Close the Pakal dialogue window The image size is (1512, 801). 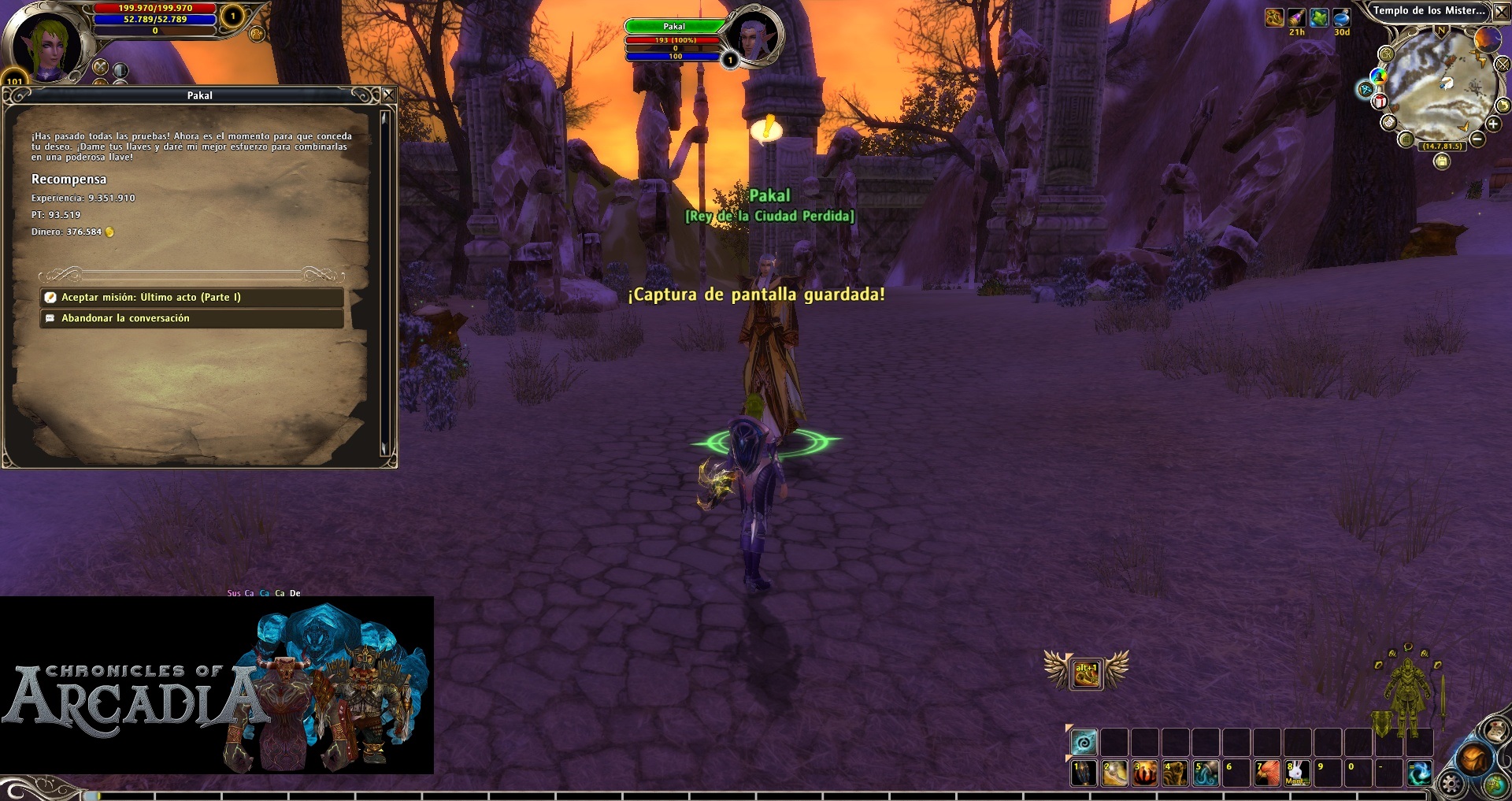(388, 95)
